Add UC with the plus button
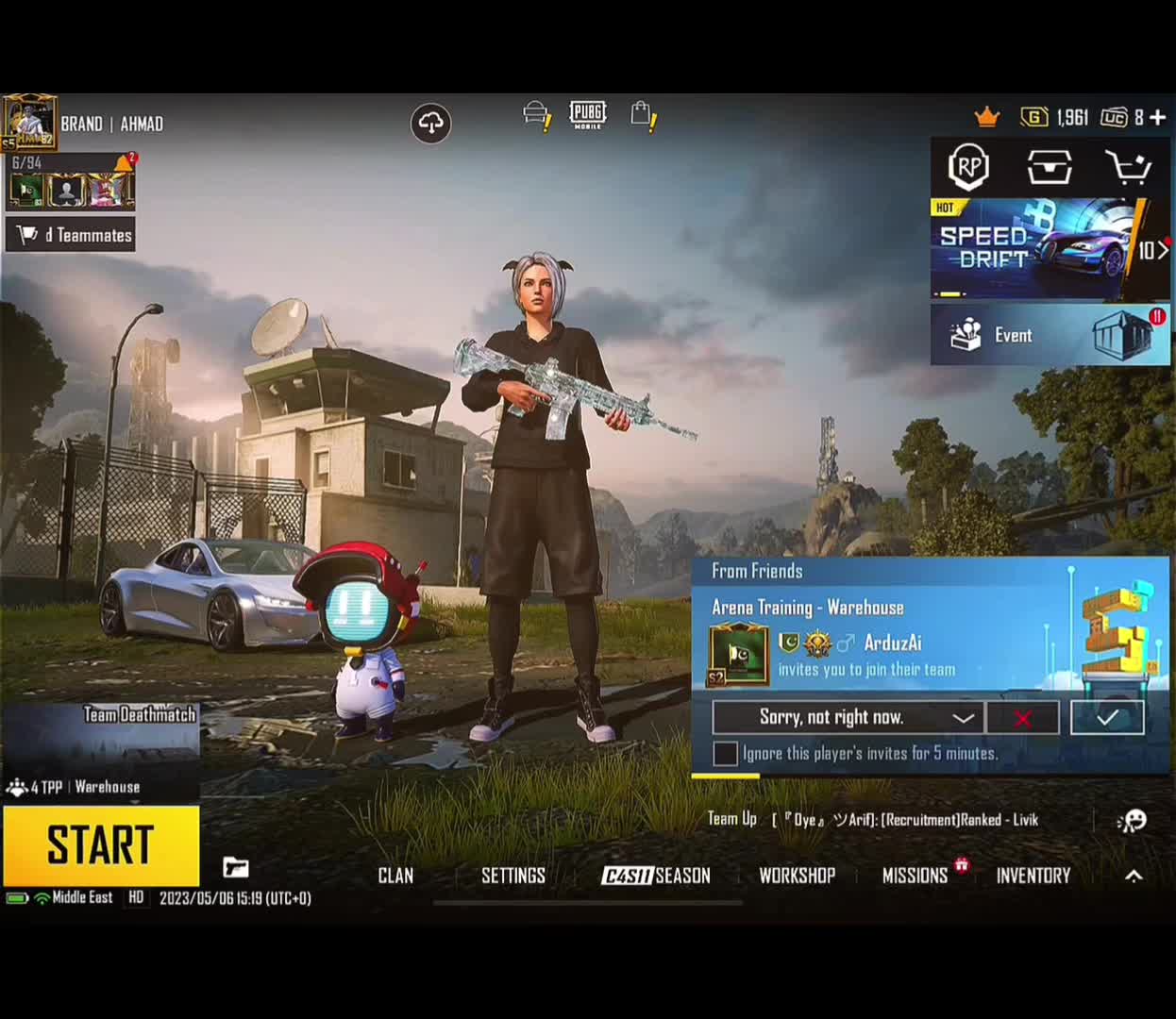The height and width of the screenshot is (1019, 1176). tap(1158, 117)
